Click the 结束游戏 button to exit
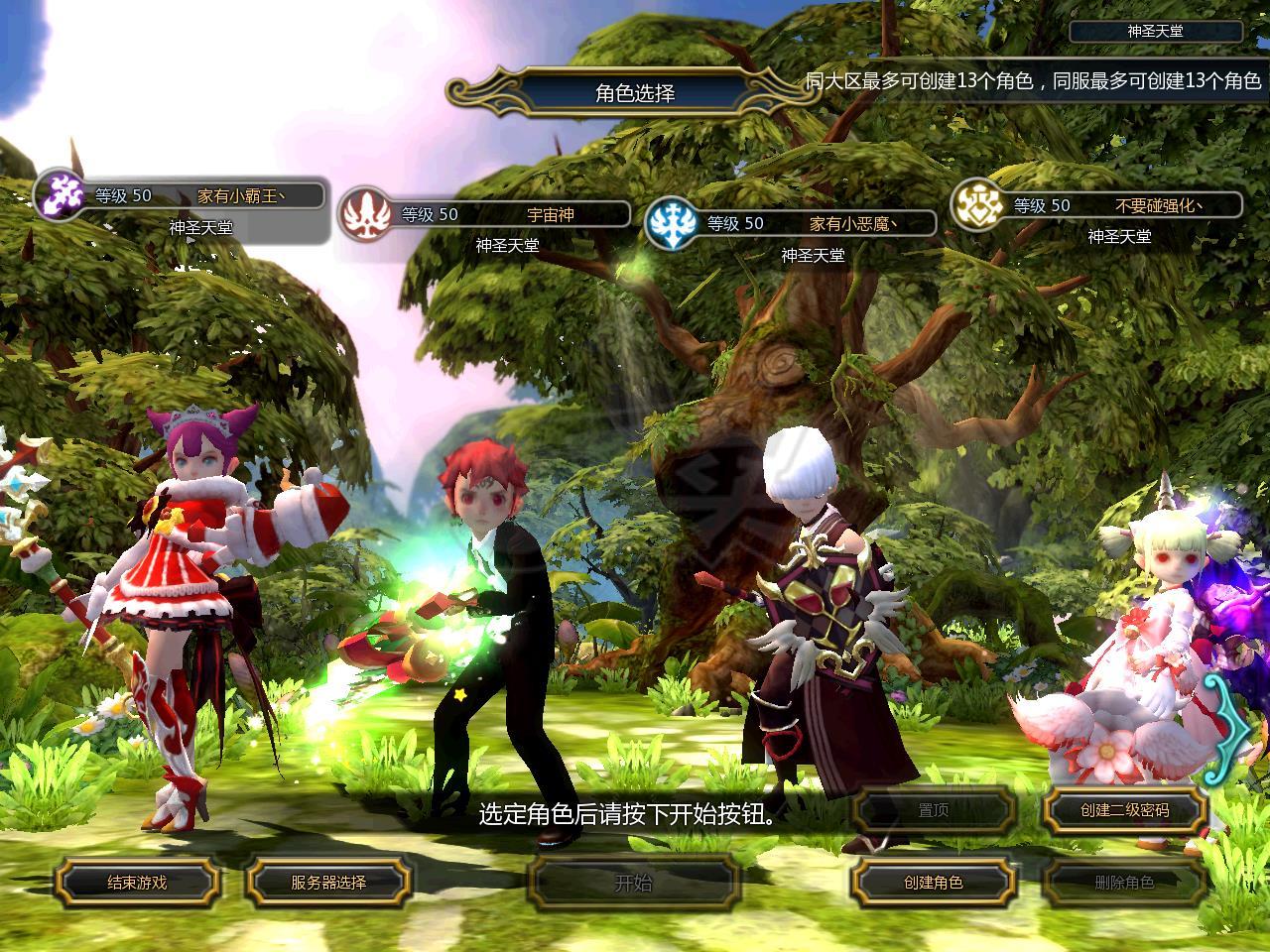The width and height of the screenshot is (1270, 952). (137, 882)
